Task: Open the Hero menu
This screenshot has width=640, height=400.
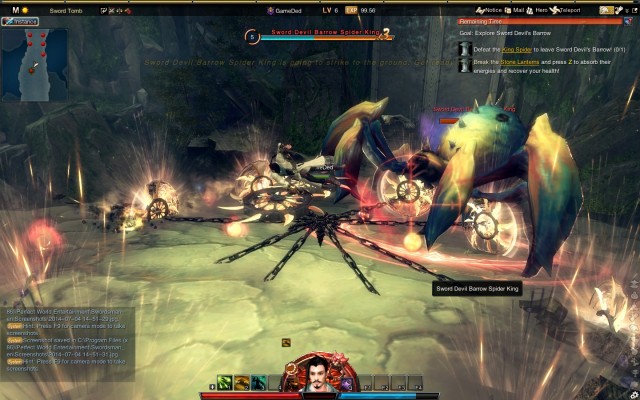Action: point(537,10)
